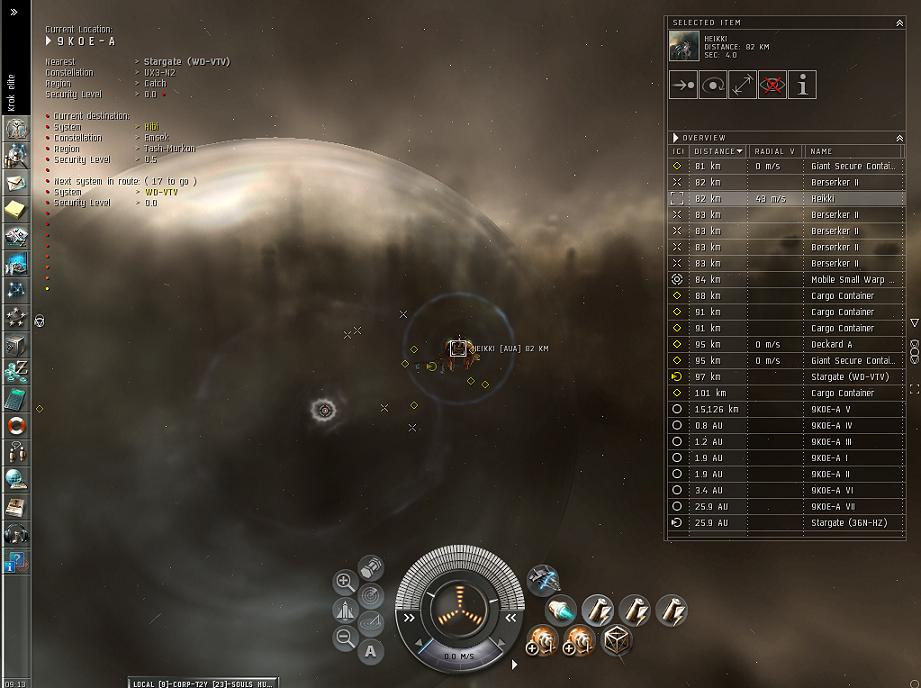The image size is (921, 688).
Task: Expand the sidebar with the double-arrow button
Action: [x=14, y=12]
